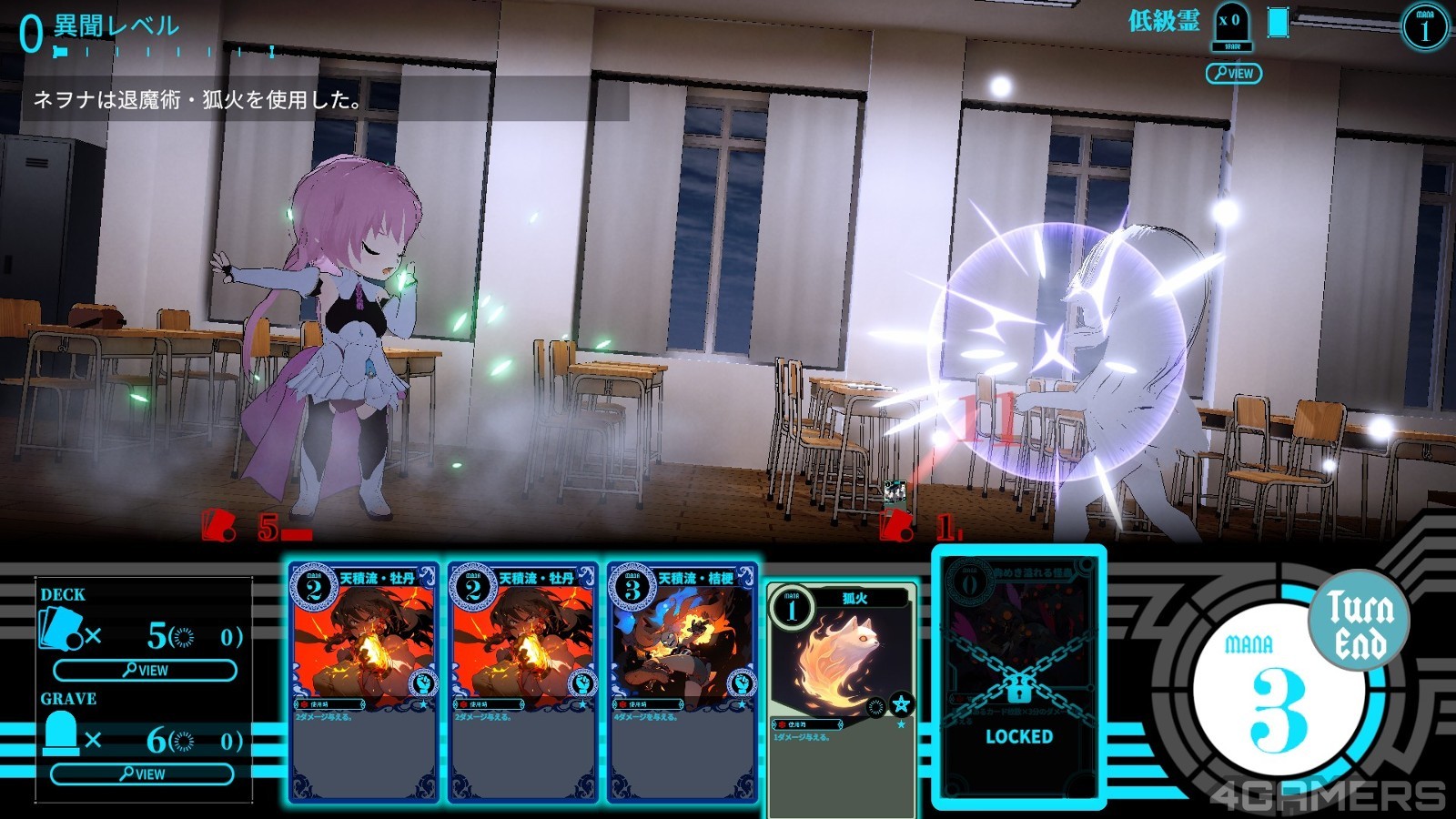Open the DECK view button
1456x819 pixels.
pos(145,671)
